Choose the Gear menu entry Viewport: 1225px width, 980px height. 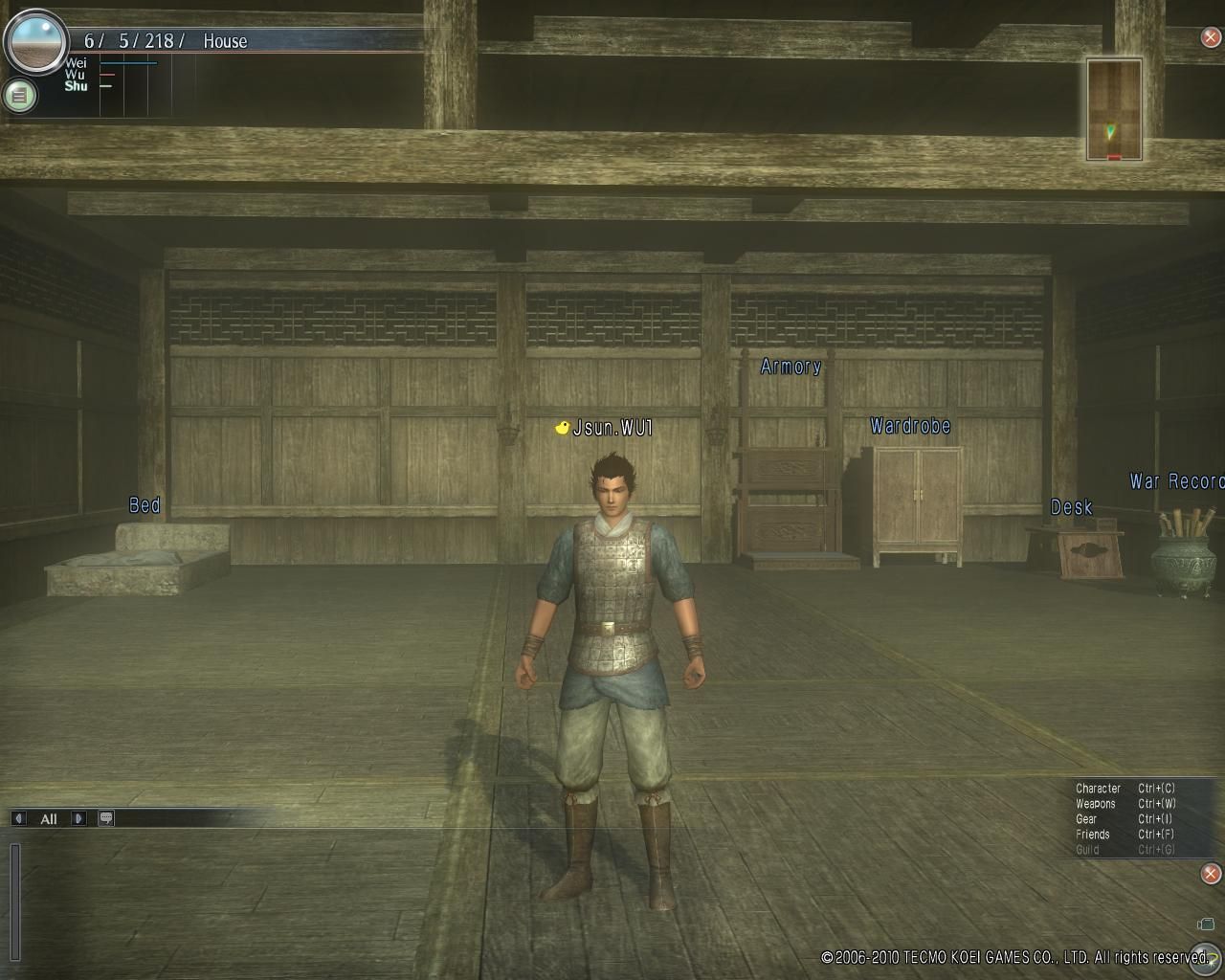click(x=1086, y=819)
